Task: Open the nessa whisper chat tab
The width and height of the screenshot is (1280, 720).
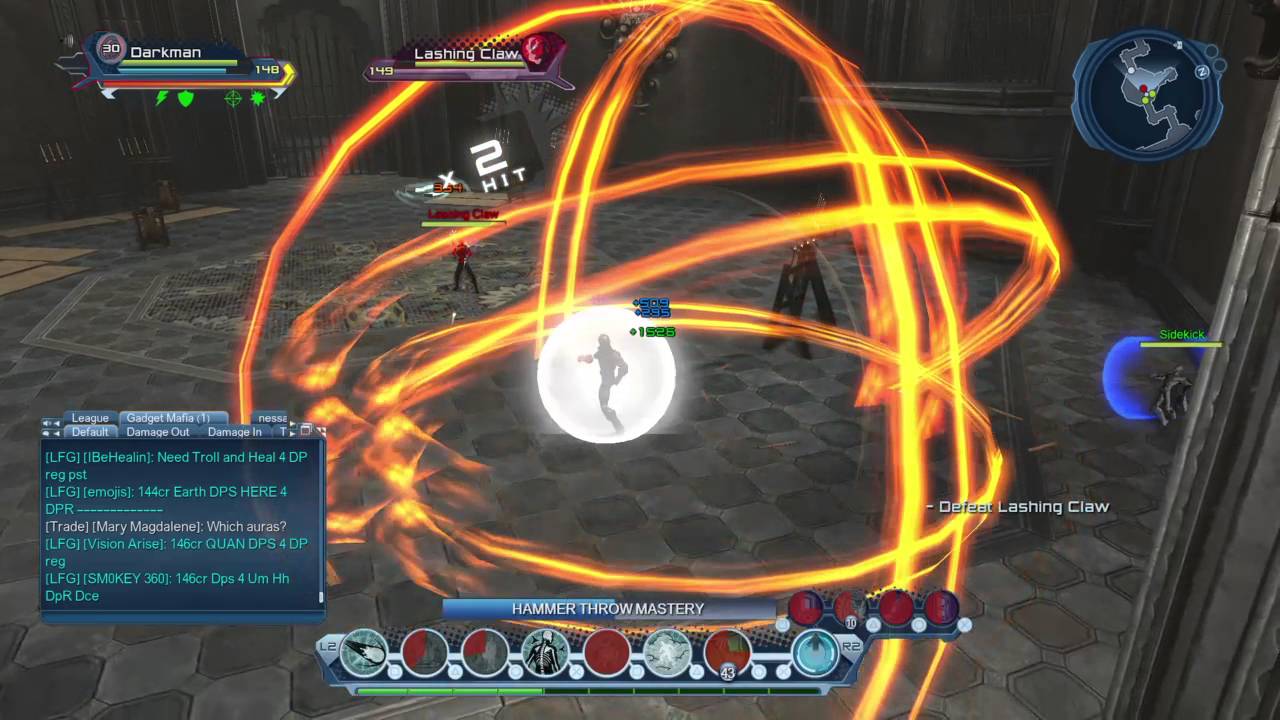Action: click(272, 418)
